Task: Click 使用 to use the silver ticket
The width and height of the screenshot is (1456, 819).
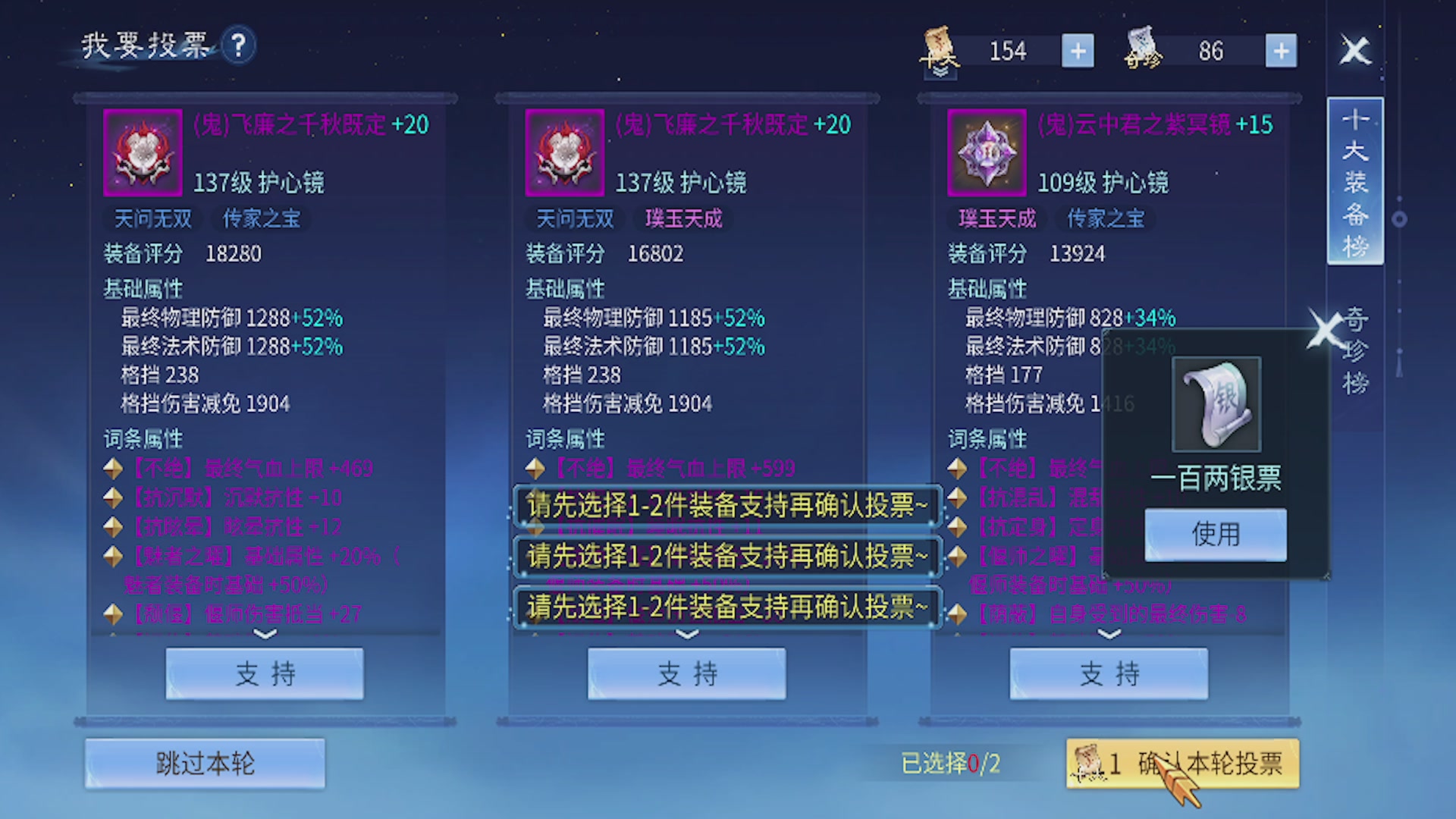Action: coord(1214,533)
